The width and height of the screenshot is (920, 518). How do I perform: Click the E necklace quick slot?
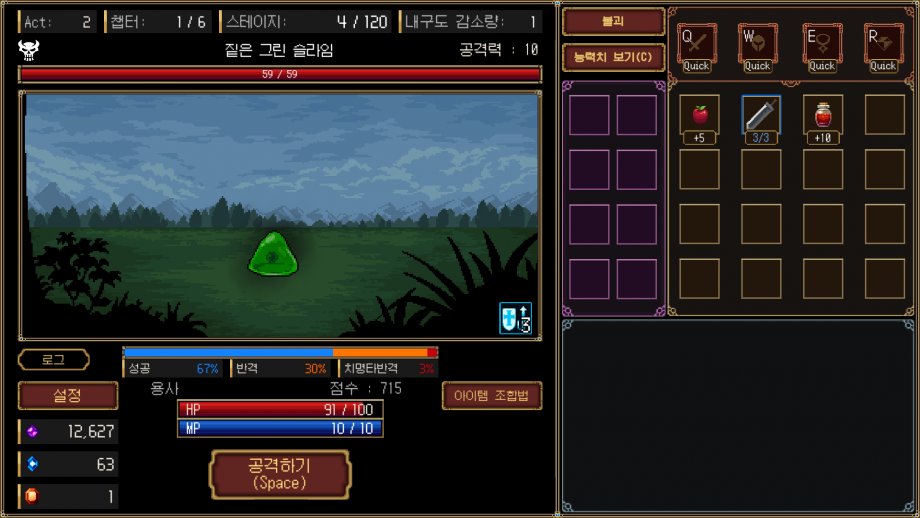click(822, 44)
